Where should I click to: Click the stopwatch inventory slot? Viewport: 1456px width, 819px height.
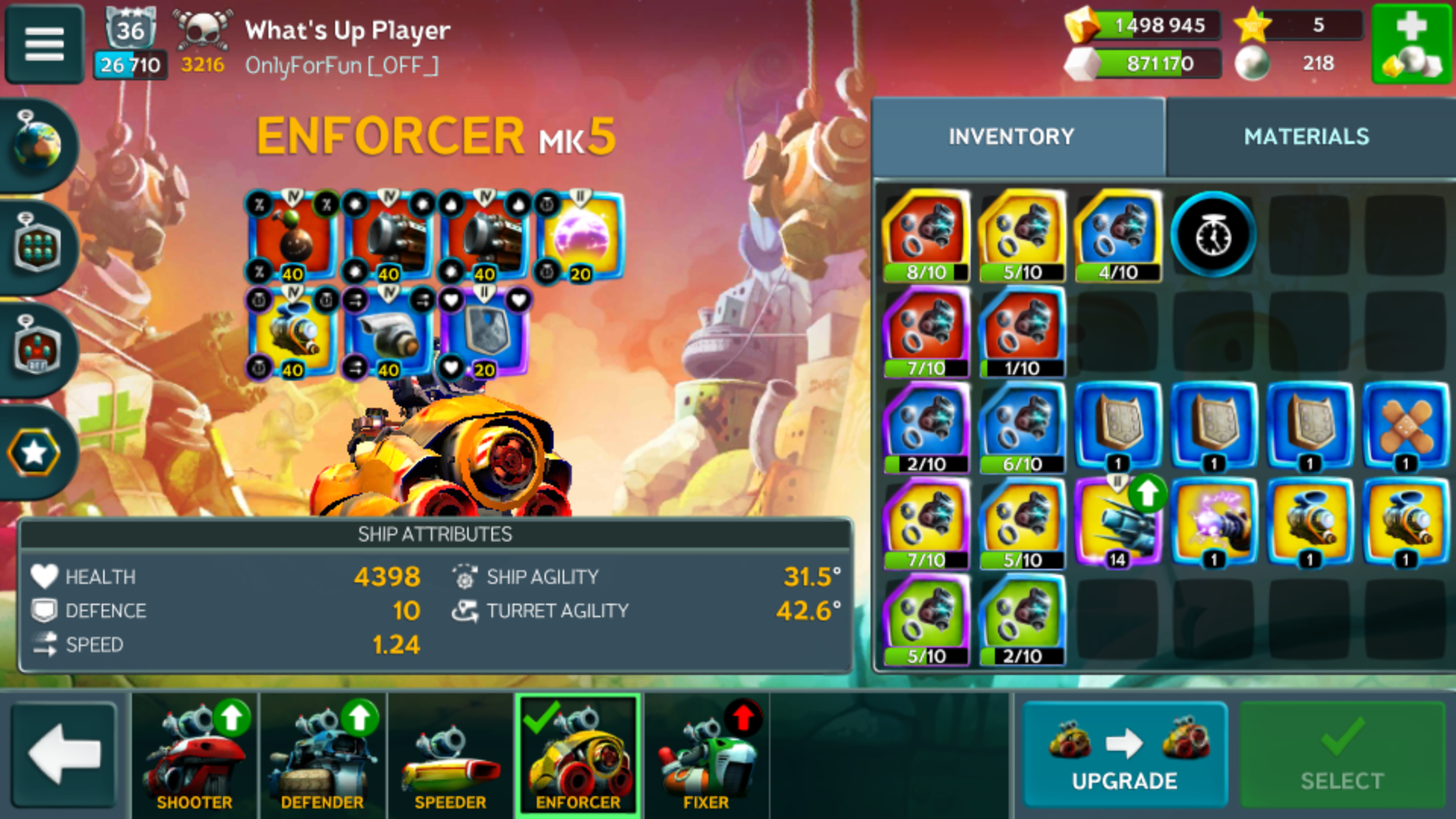tap(1213, 236)
